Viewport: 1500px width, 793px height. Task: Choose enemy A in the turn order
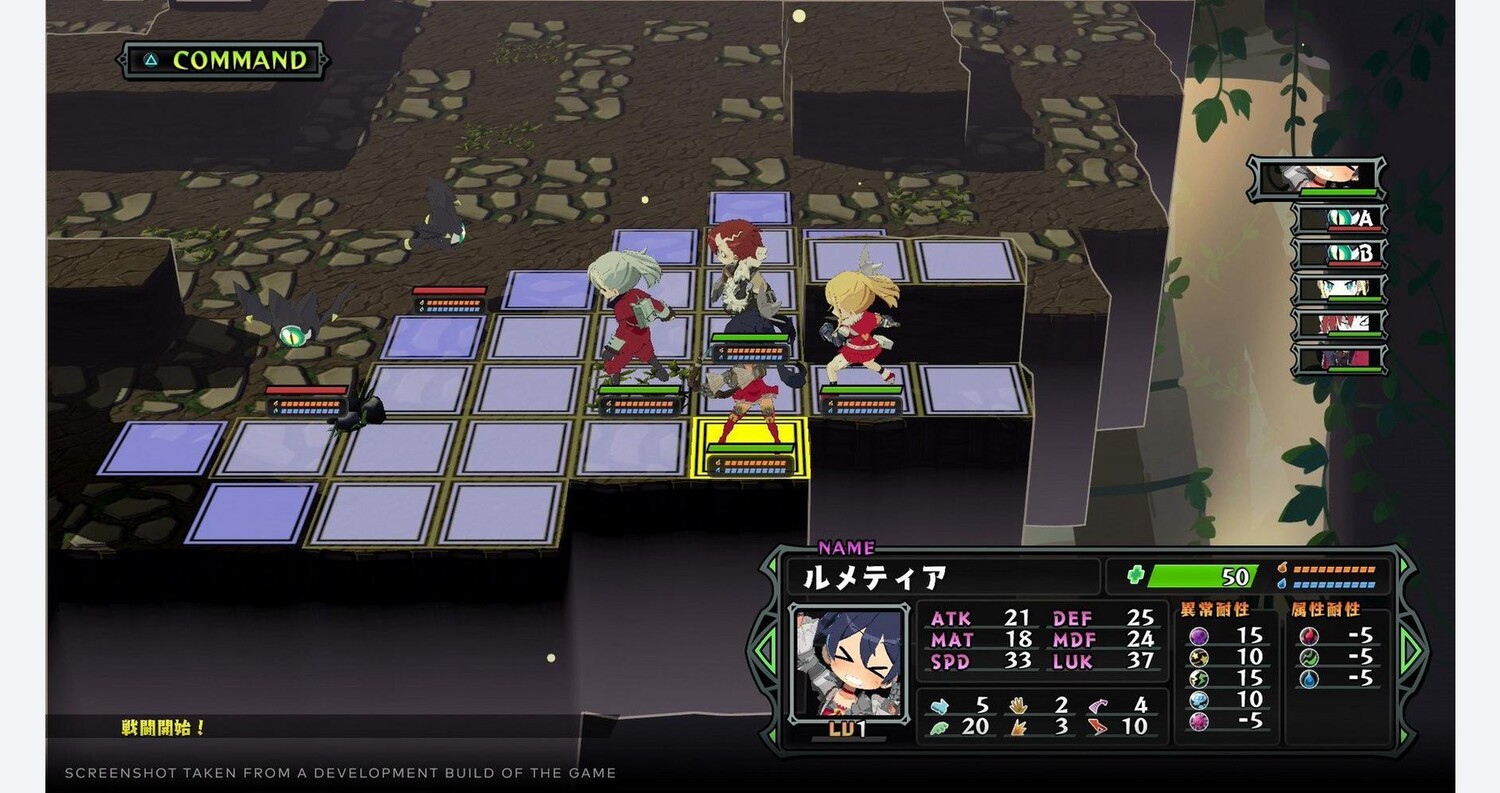[x=1340, y=219]
